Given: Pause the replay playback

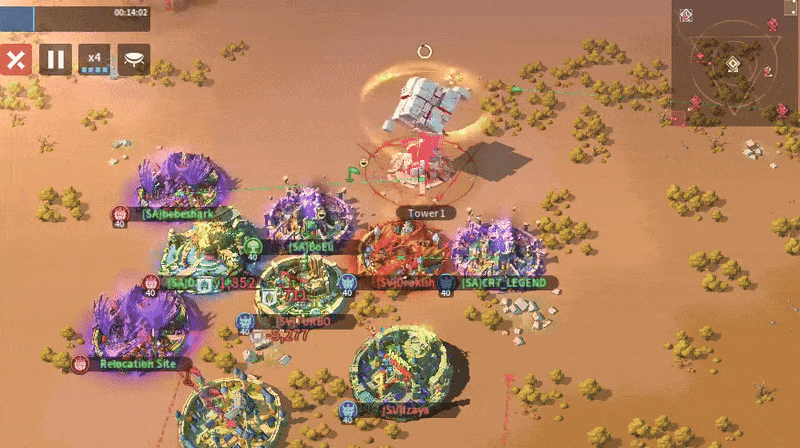Looking at the screenshot, I should tap(55, 59).
